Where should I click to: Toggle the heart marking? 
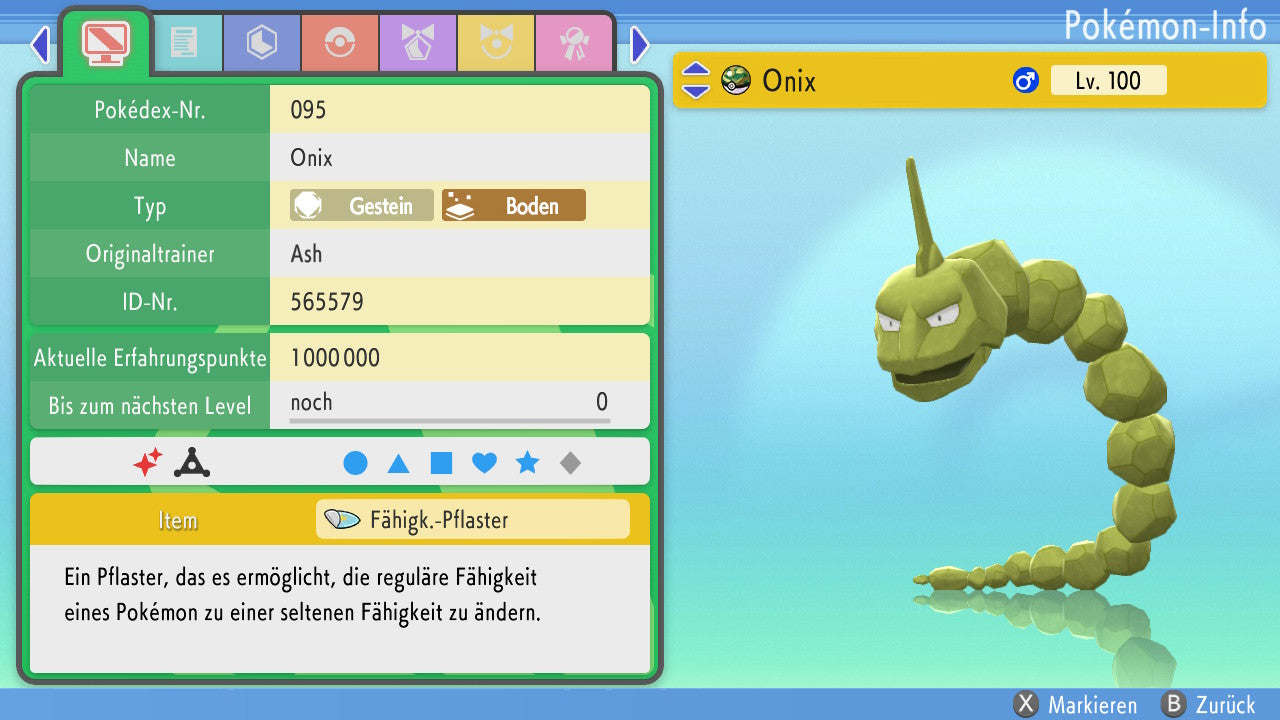484,463
